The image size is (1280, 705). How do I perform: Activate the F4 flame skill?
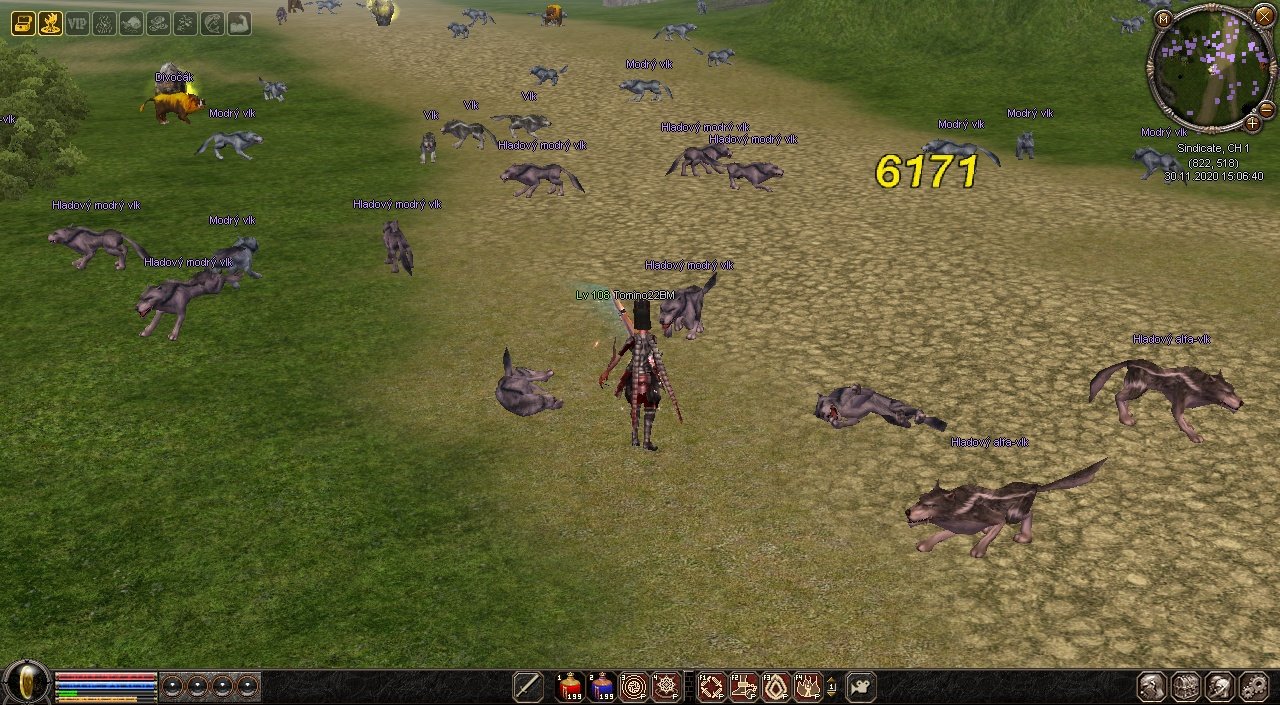(x=808, y=686)
